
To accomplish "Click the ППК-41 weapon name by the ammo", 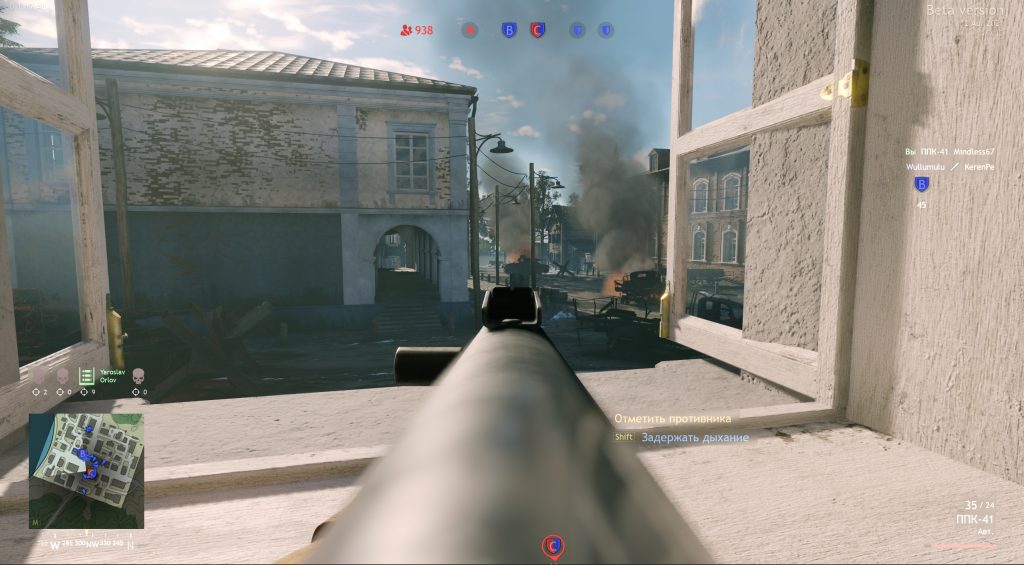I will (x=974, y=520).
